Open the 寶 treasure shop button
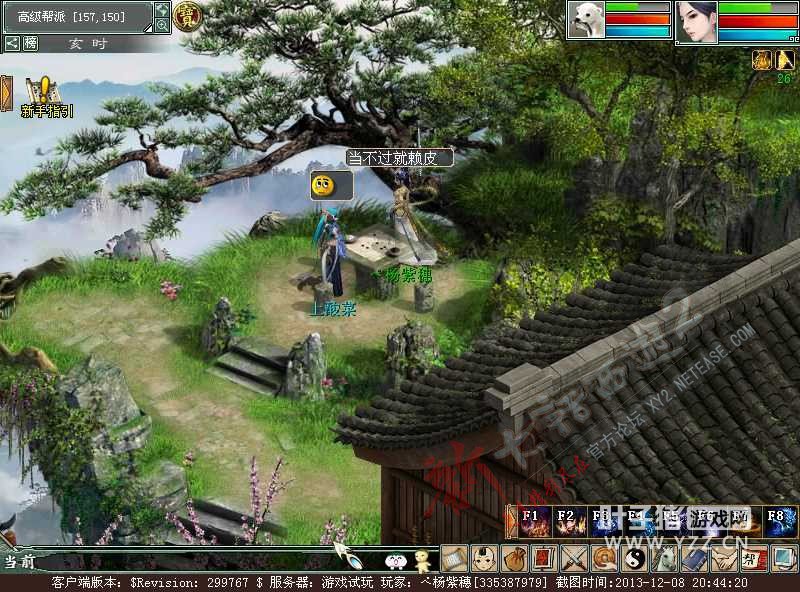The width and height of the screenshot is (800, 592). pos(187,14)
